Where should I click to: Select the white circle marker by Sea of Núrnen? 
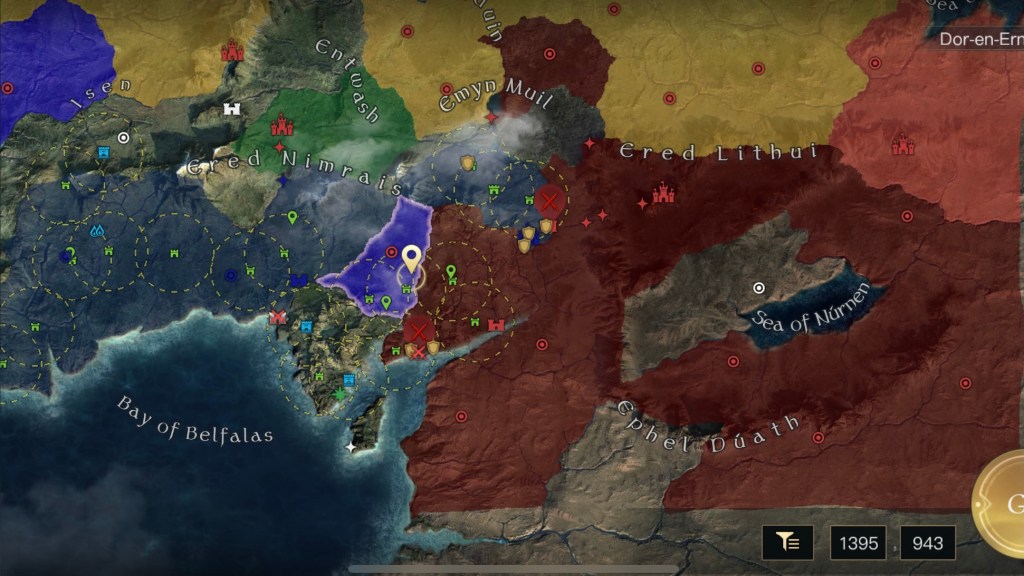point(759,288)
